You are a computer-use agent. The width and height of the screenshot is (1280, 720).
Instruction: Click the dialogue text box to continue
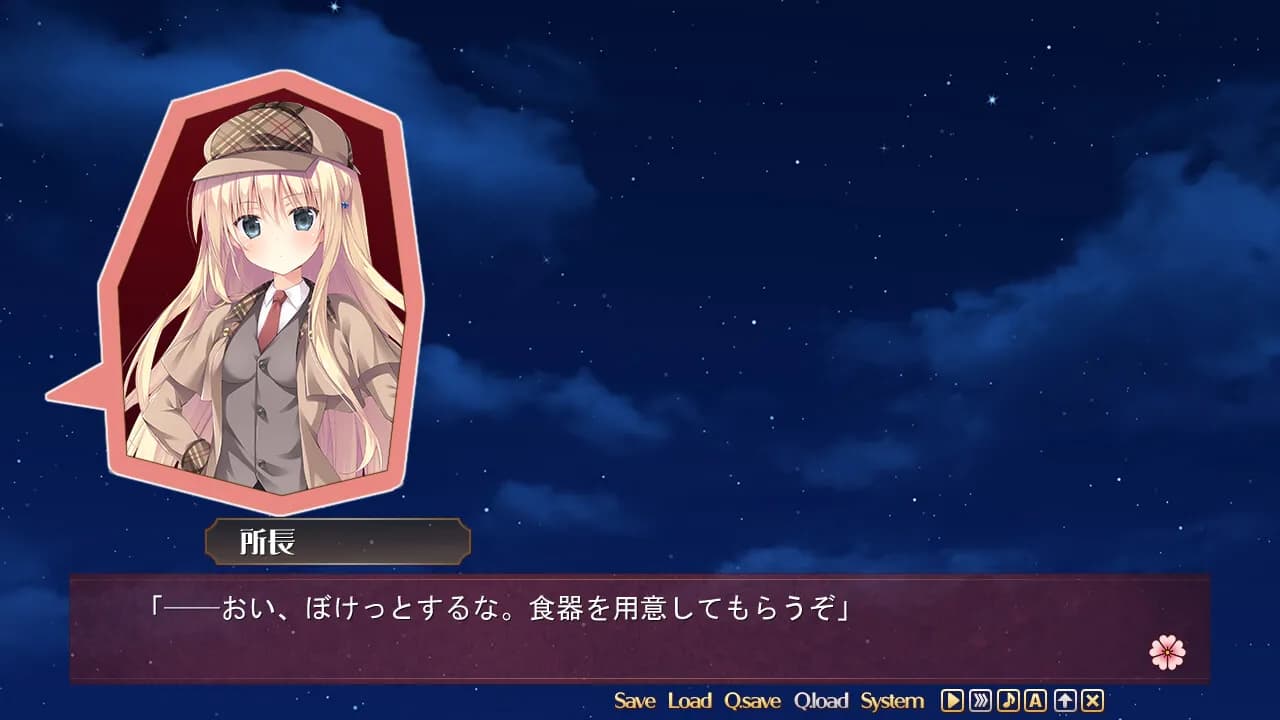click(640, 618)
